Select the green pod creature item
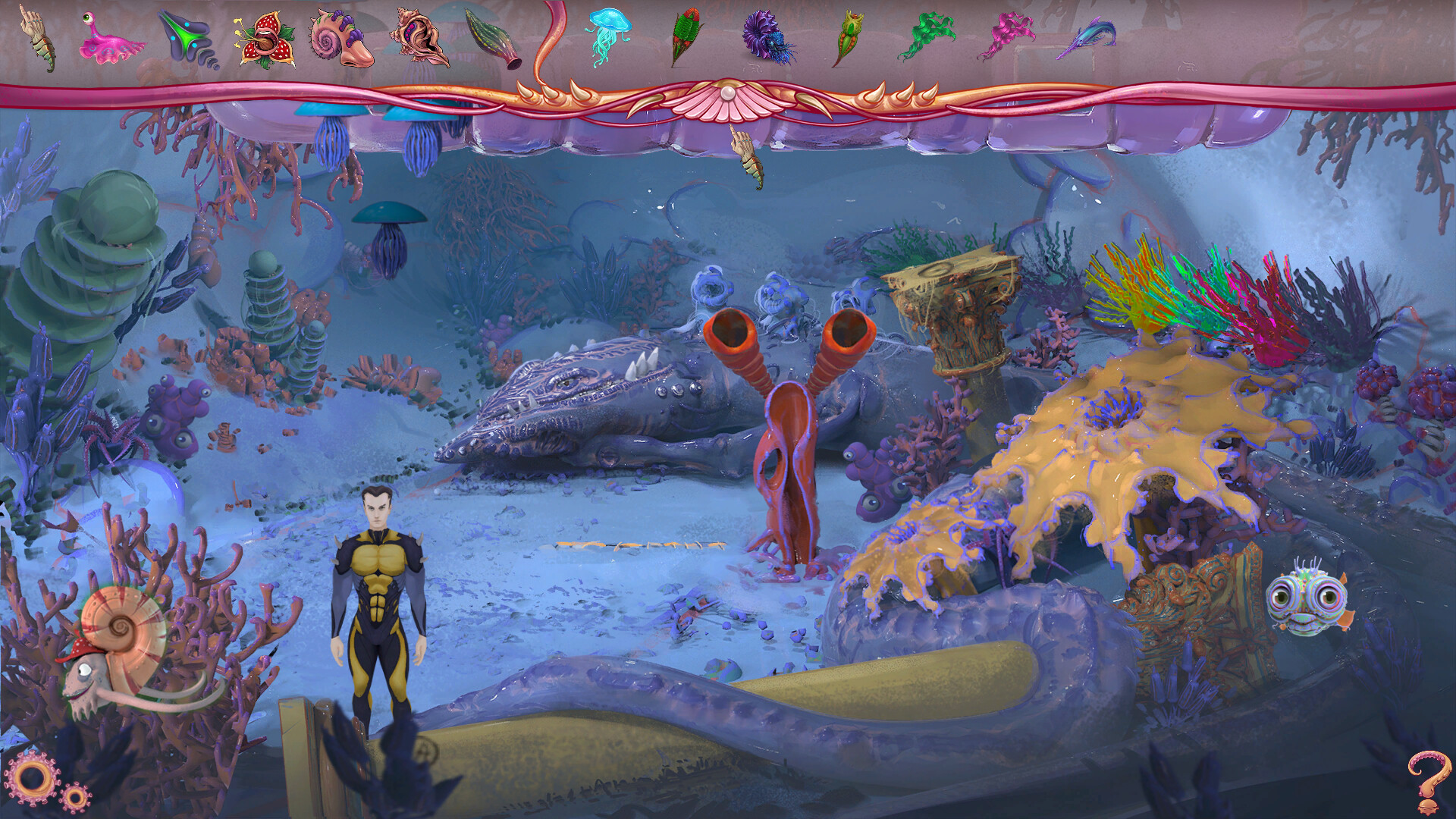 click(849, 34)
